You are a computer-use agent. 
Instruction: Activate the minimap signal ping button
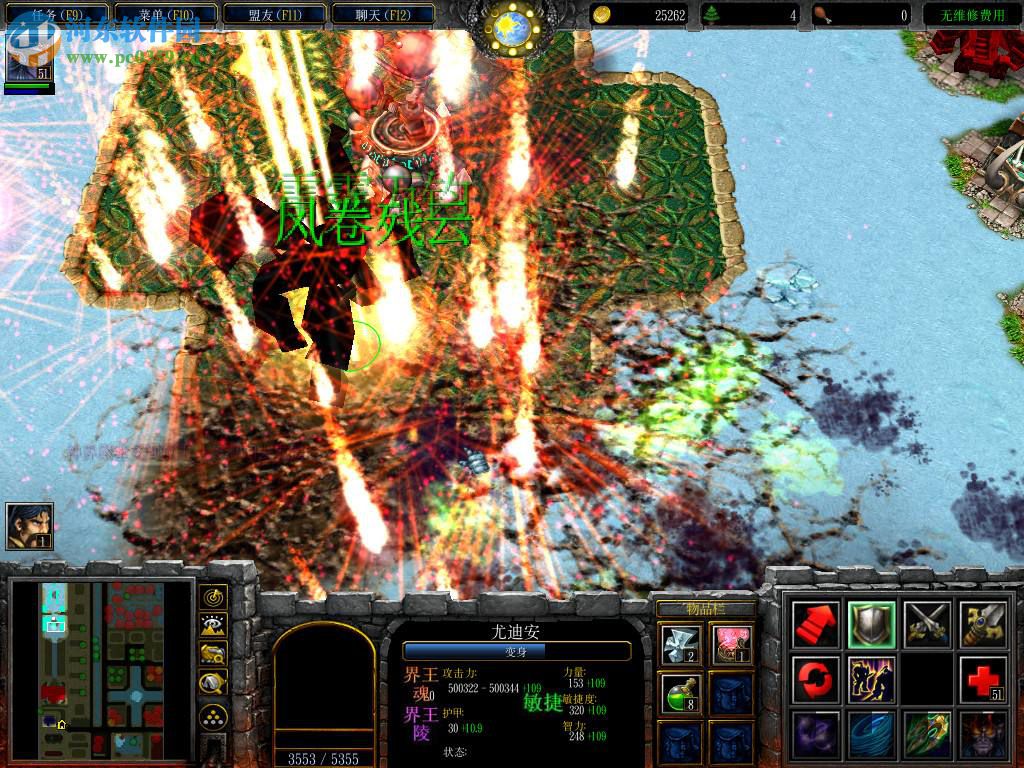coord(212,597)
